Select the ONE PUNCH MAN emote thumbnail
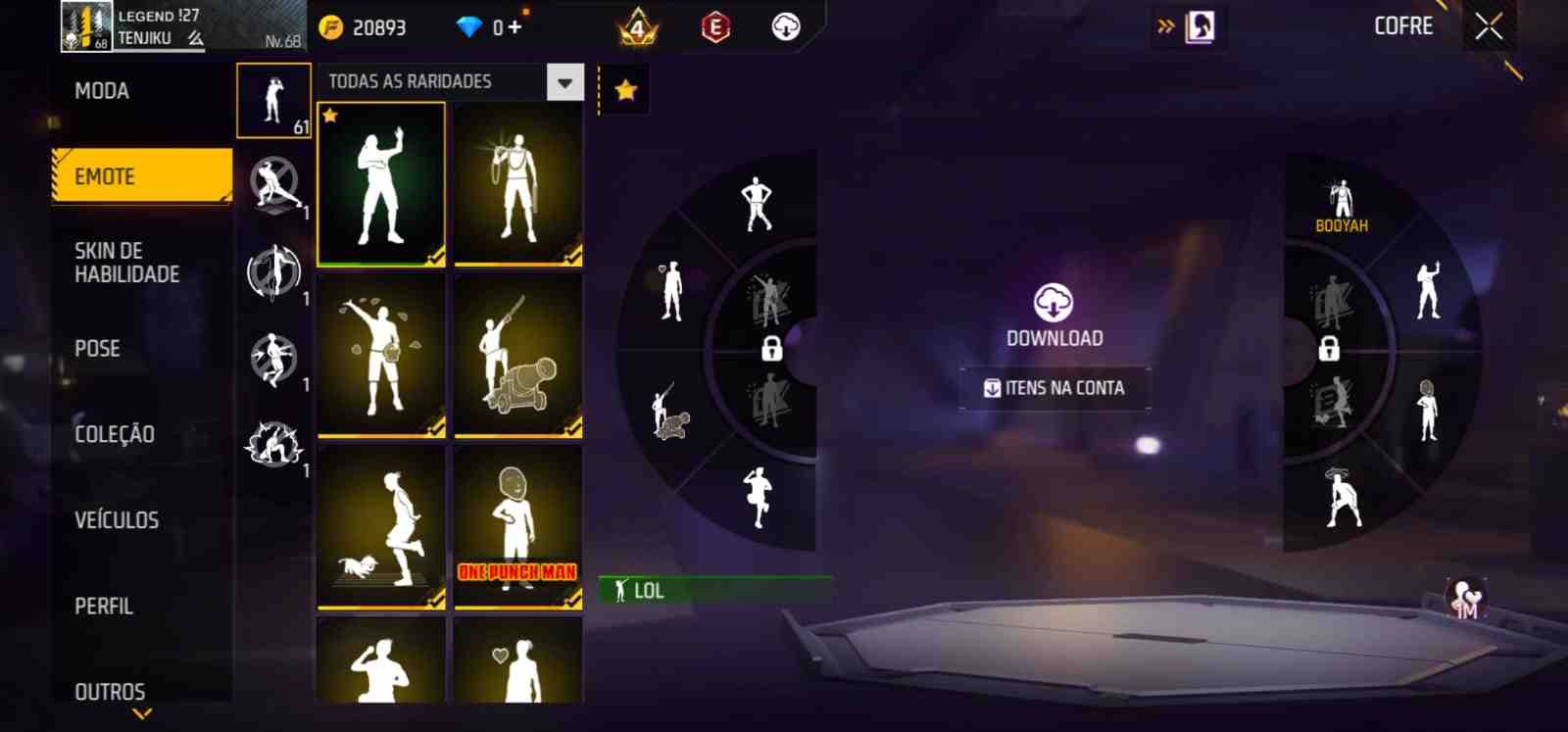1568x732 pixels. tap(517, 529)
